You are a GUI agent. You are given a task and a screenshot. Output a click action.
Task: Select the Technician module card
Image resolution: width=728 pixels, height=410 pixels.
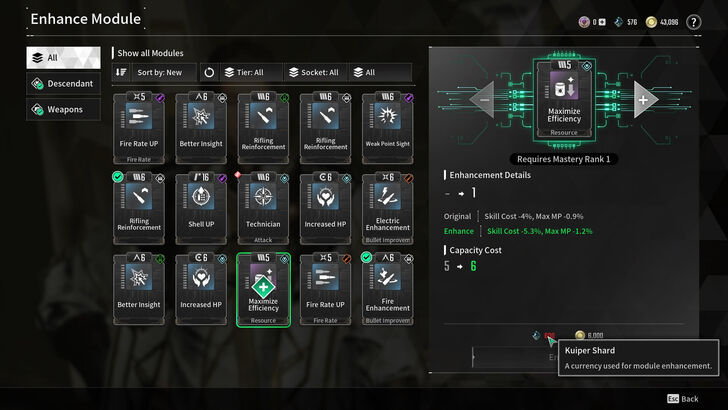263,205
